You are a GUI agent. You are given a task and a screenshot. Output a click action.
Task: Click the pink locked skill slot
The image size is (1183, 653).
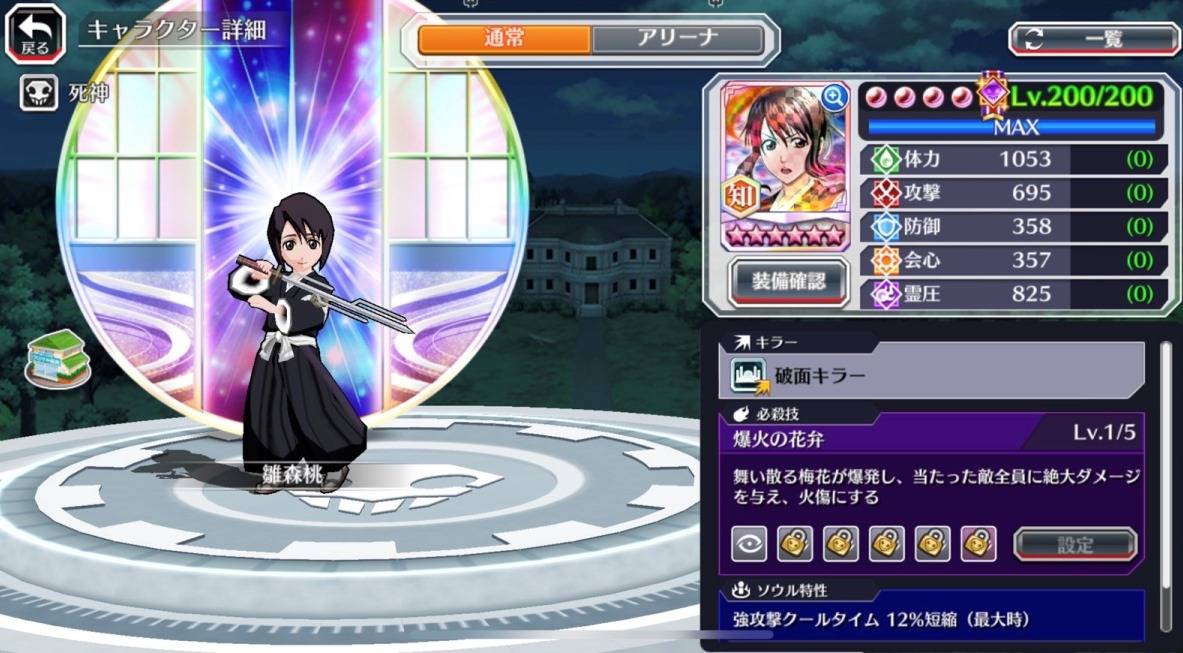click(978, 543)
